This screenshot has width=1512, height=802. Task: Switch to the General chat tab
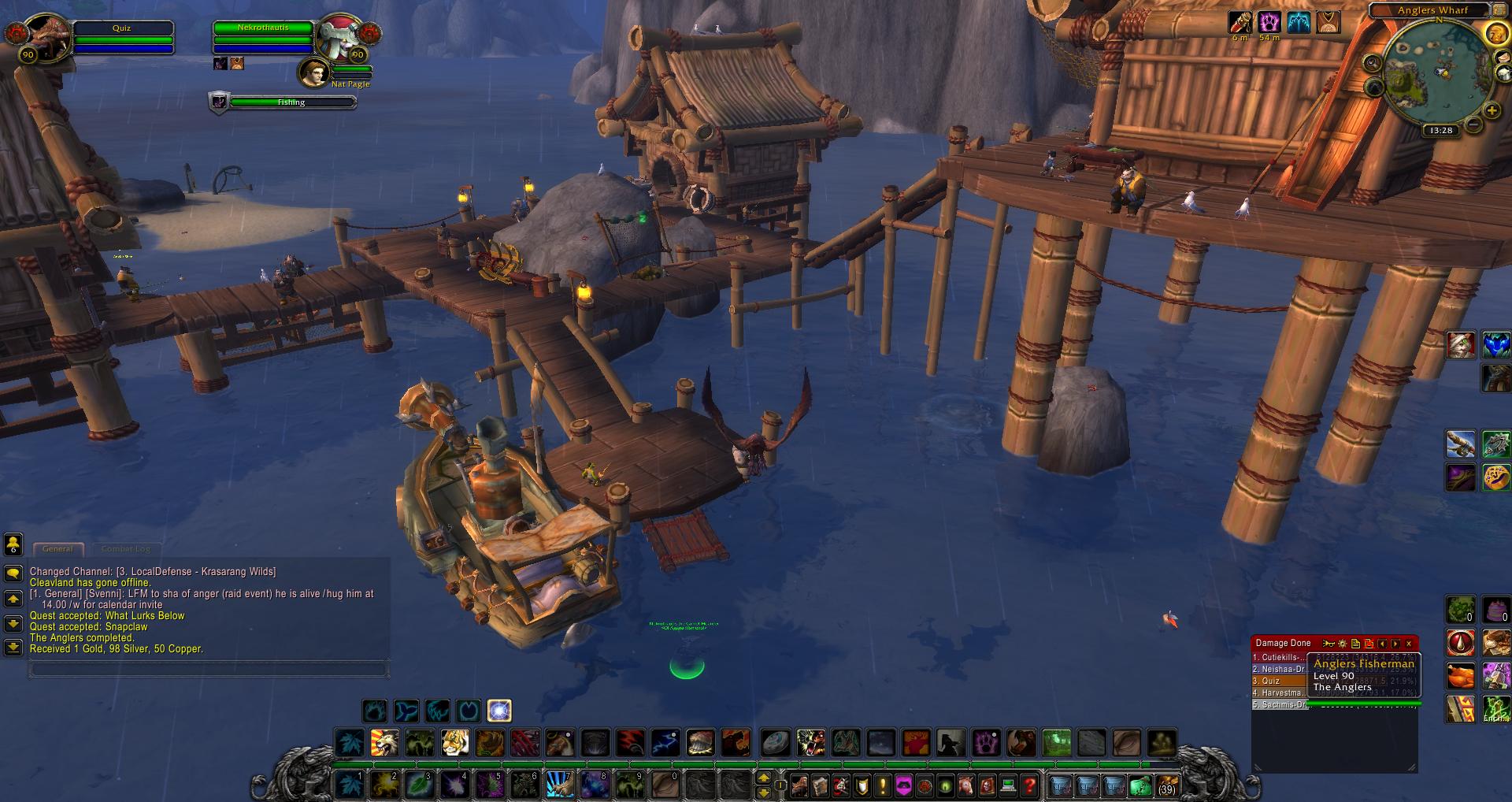click(57, 548)
